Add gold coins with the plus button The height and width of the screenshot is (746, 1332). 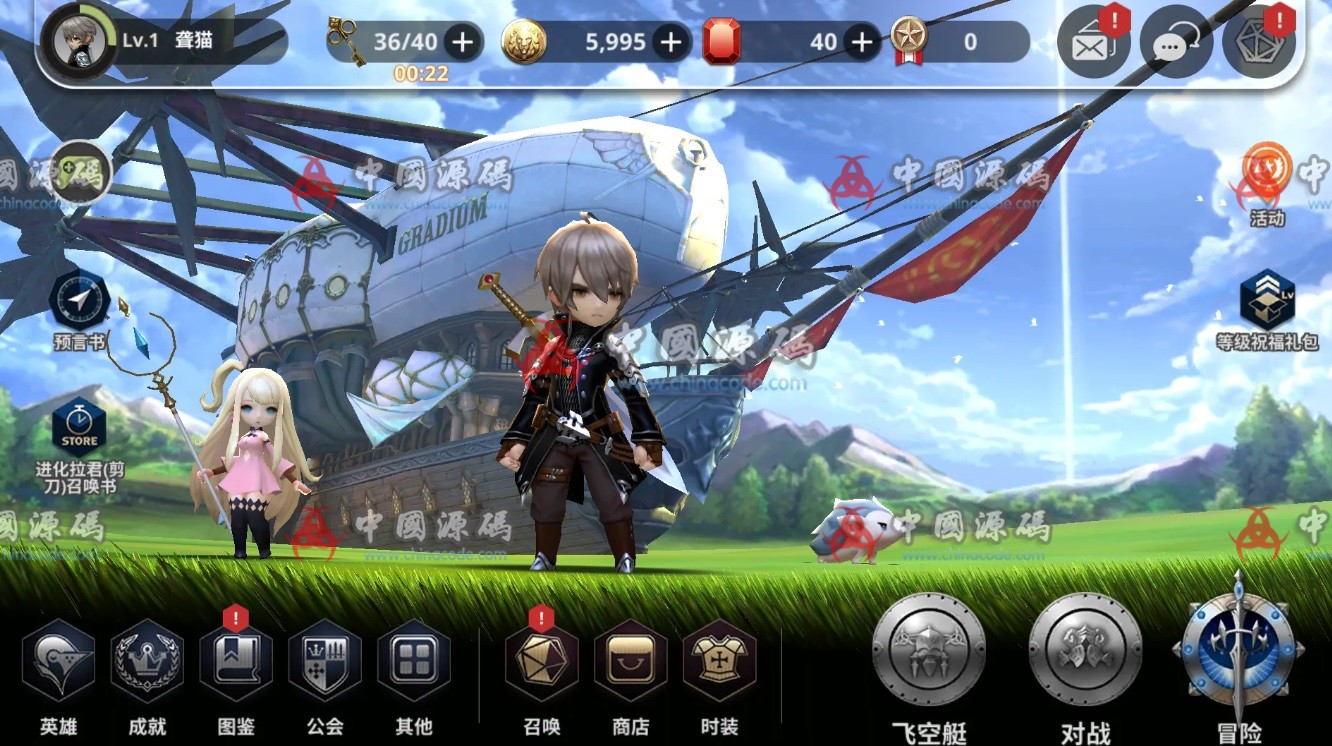(672, 42)
